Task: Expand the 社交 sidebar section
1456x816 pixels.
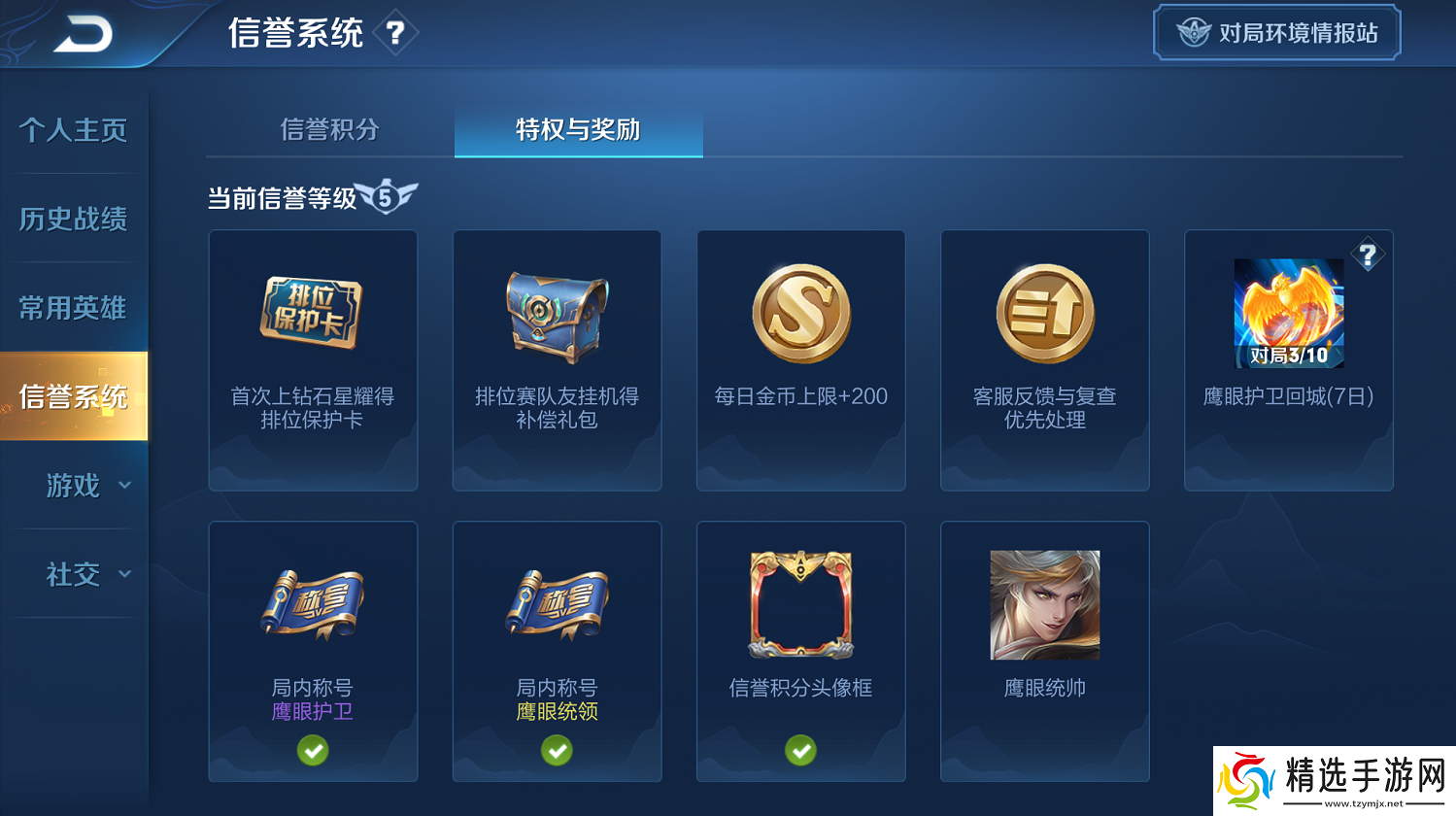Action: 73,574
